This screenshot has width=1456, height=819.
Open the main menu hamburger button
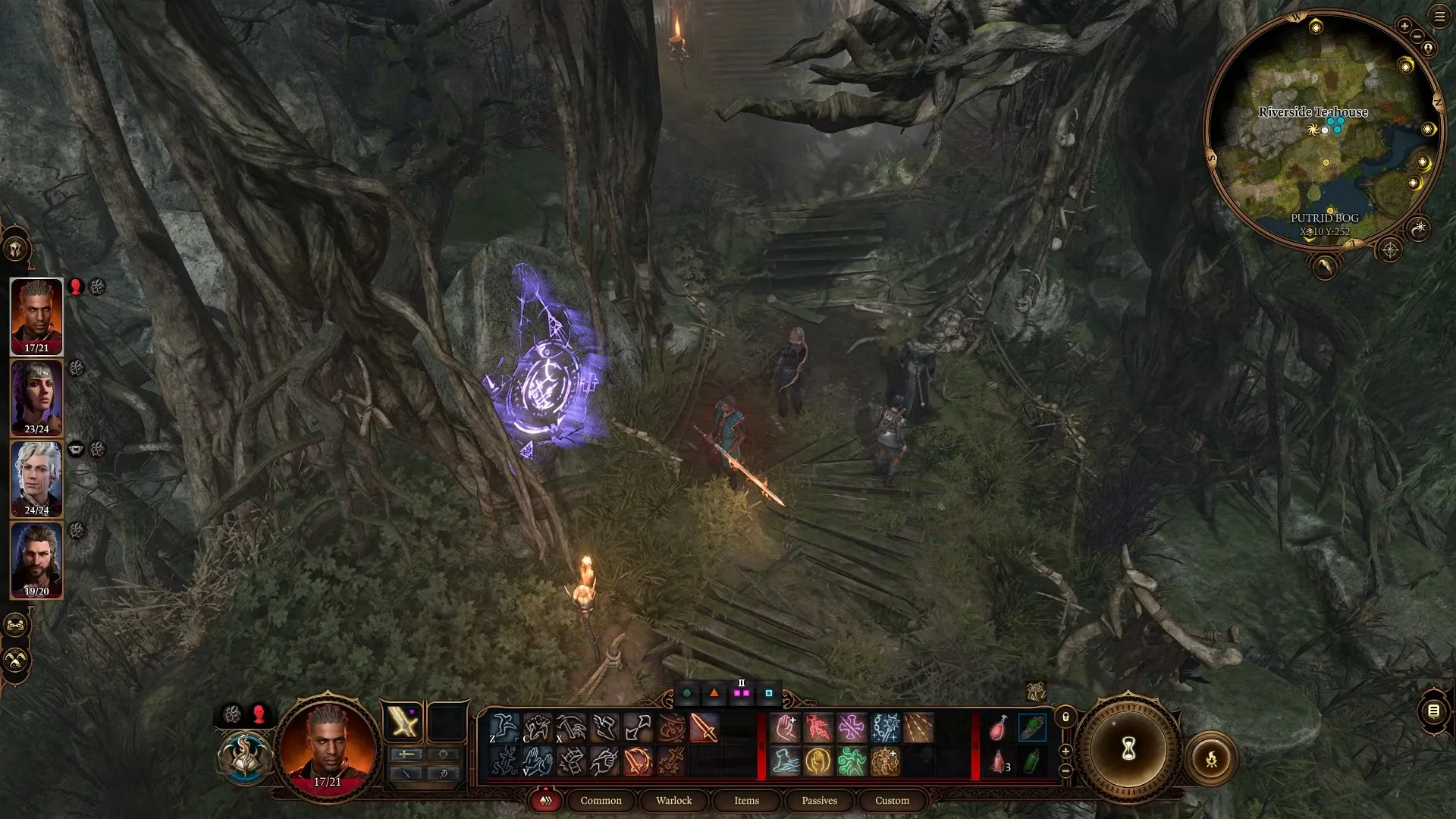(x=1439, y=17)
